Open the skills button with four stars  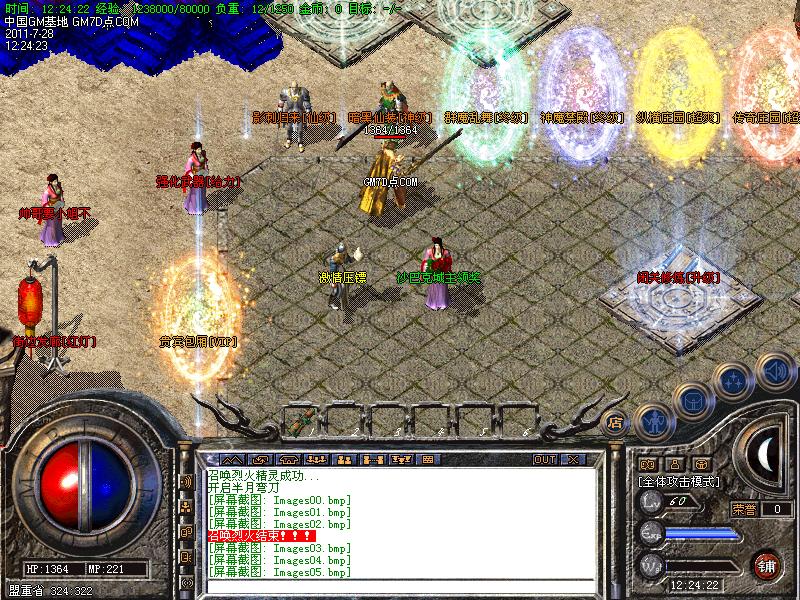735,381
